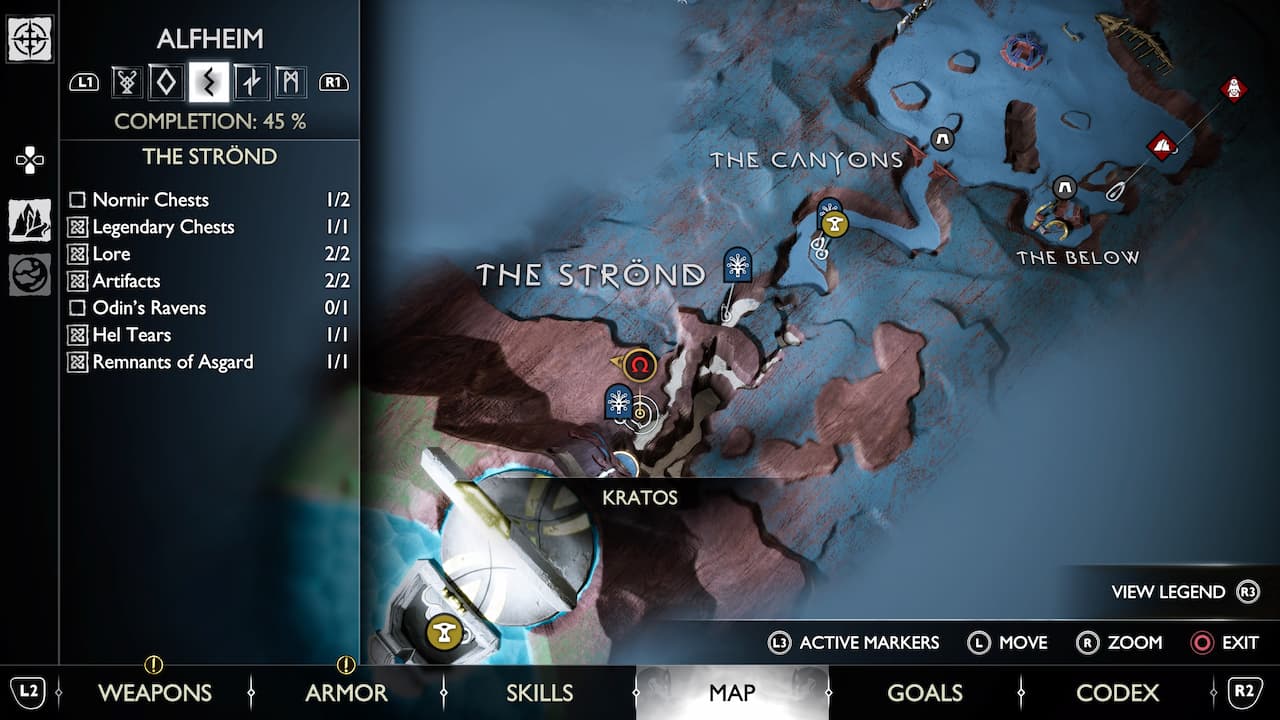Select the Odin's Ravens row

tap(208, 308)
